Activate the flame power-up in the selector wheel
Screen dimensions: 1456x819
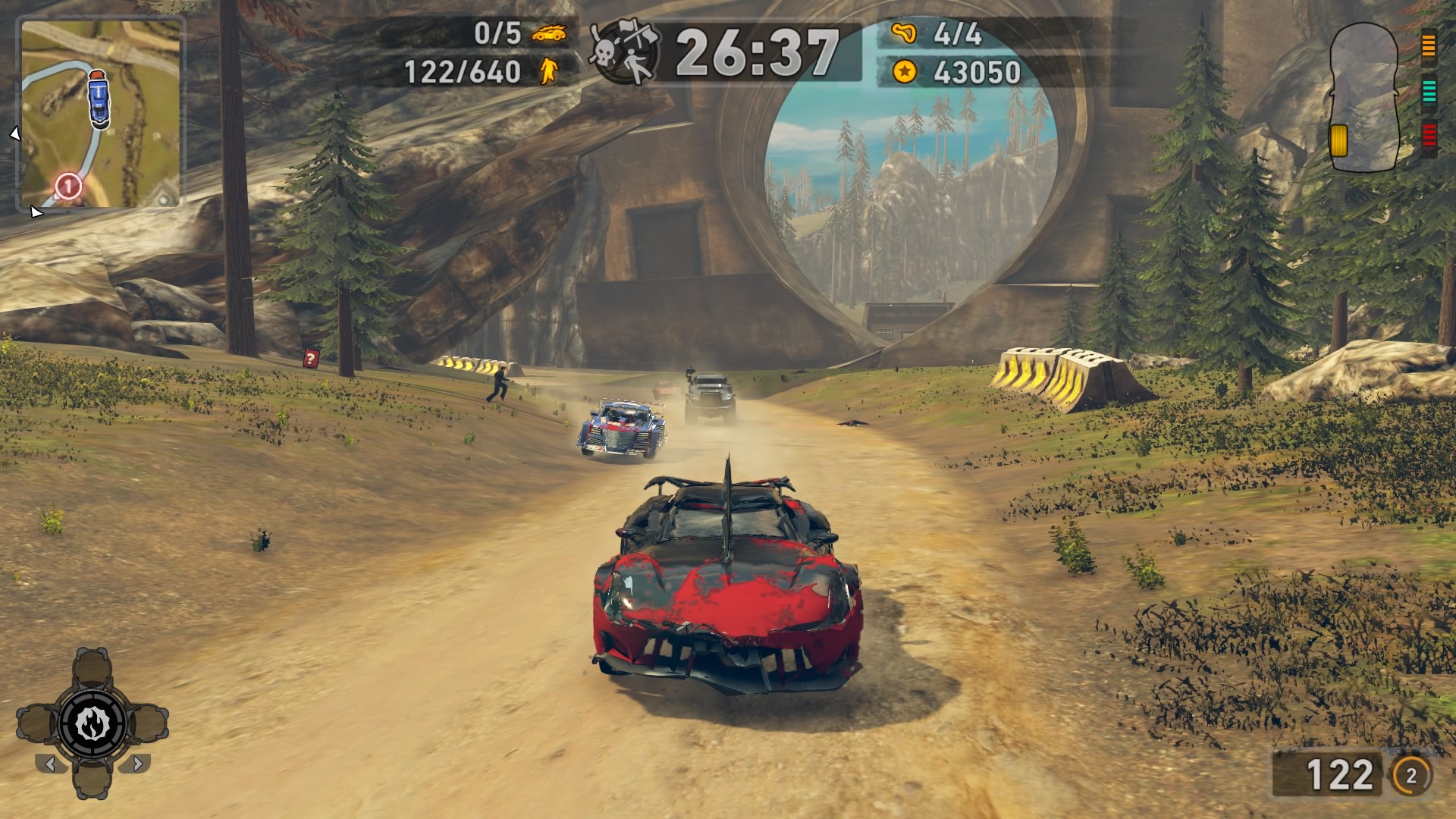pyautogui.click(x=92, y=724)
